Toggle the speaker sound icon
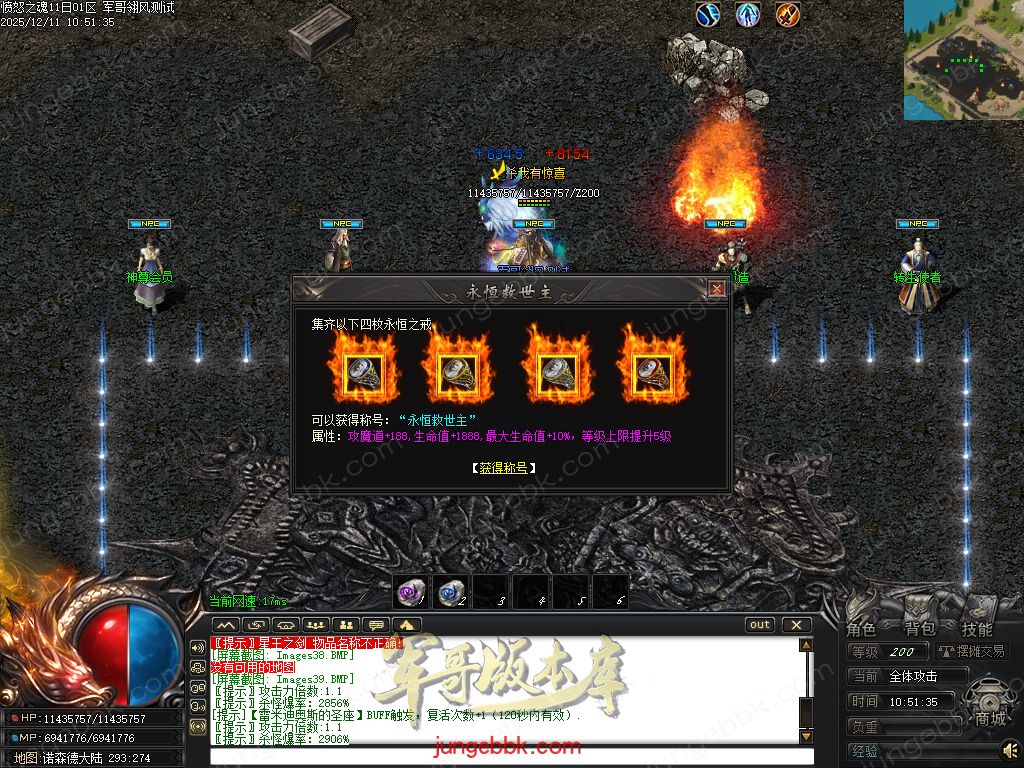 (1011, 748)
